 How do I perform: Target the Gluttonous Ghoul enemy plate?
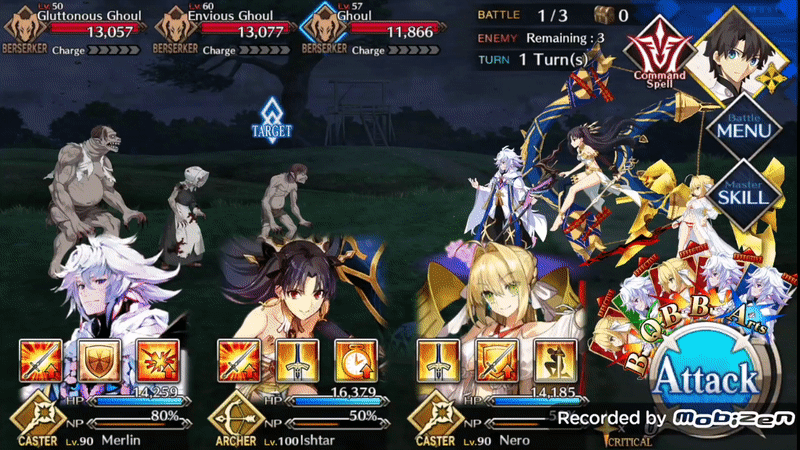point(70,26)
